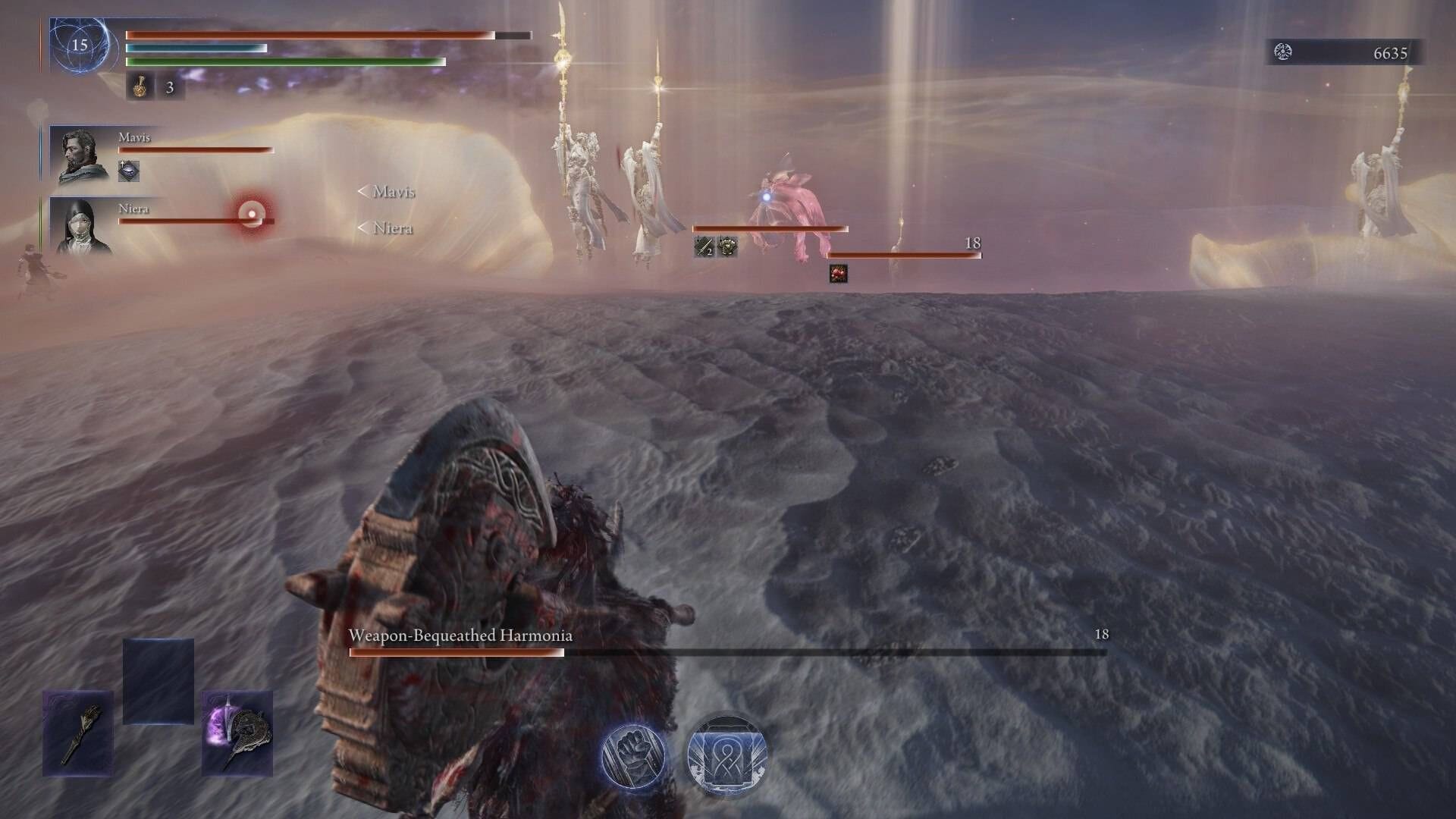The image size is (1456, 819).
Task: Select the crimson flask icon showing 3 charges
Action: [140, 88]
